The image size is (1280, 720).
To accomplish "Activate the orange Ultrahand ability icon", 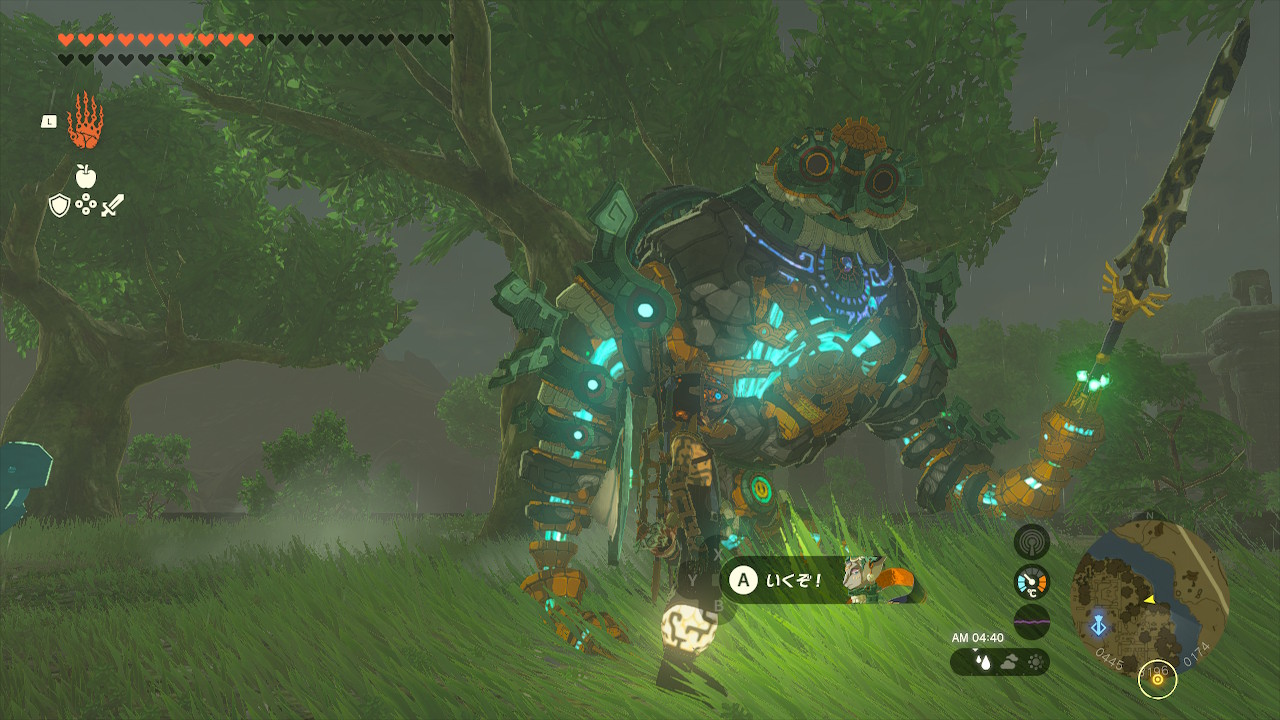I will pos(85,122).
